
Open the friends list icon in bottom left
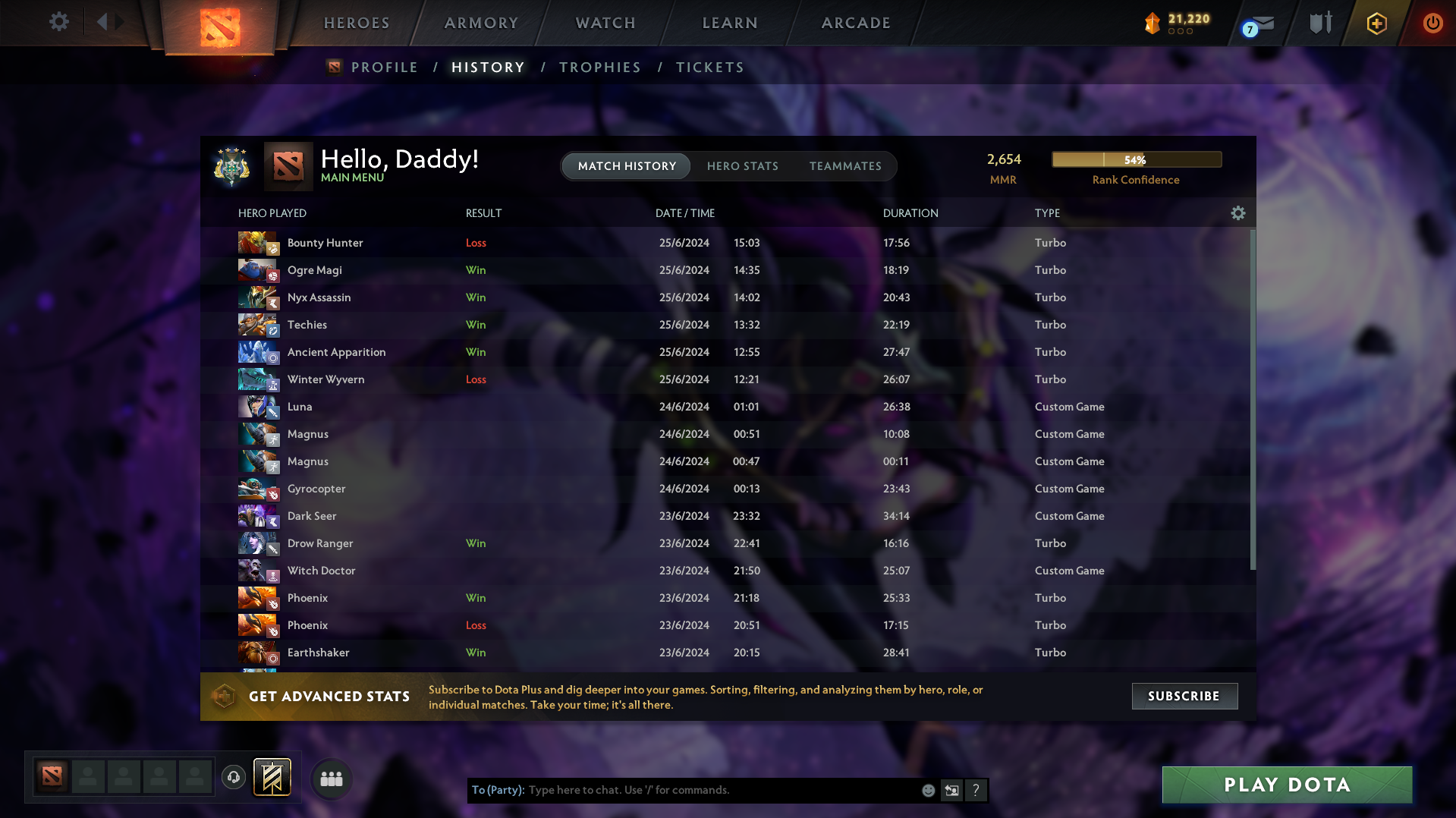331,779
